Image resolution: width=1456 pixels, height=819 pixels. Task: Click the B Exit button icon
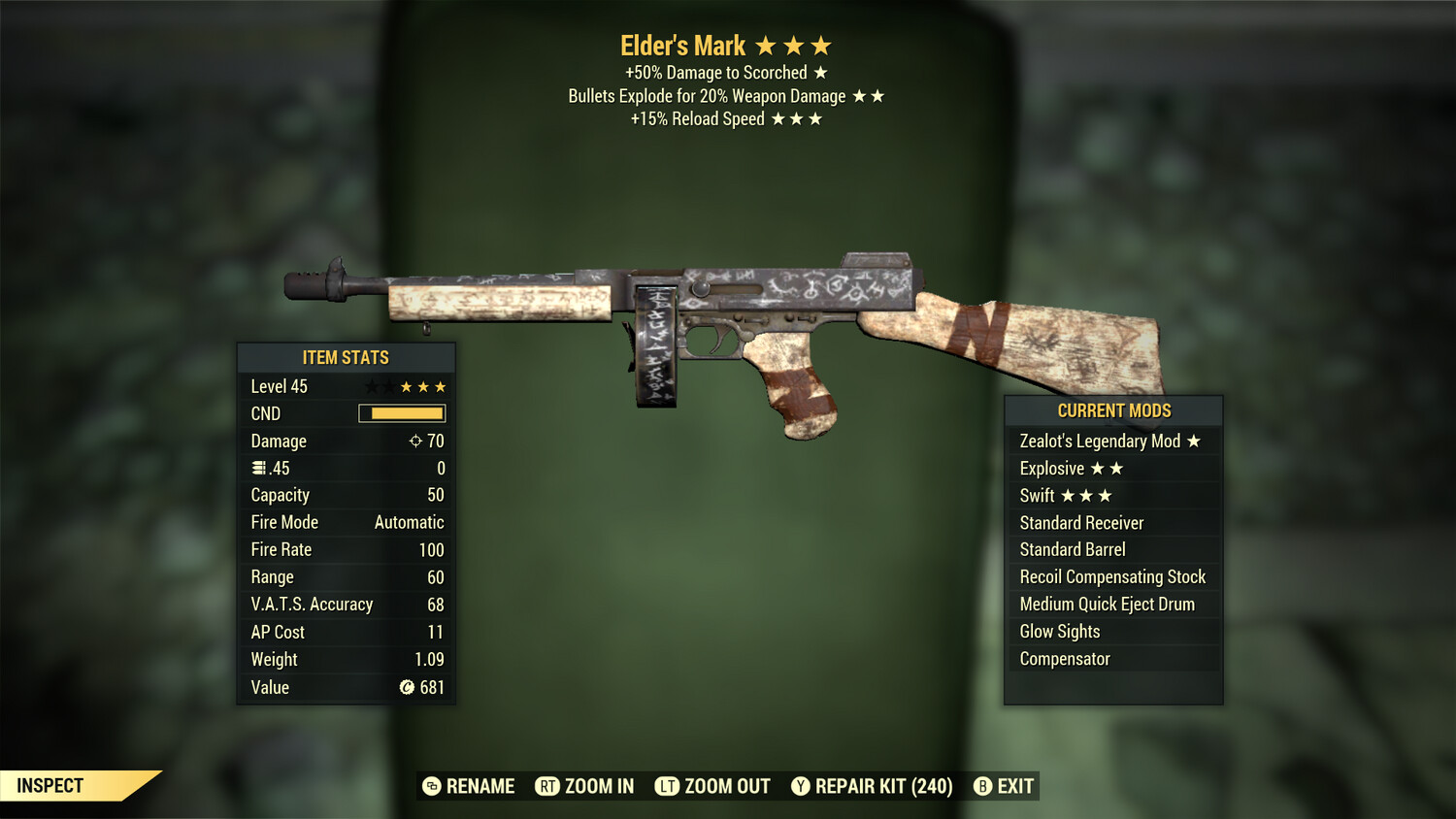click(x=983, y=786)
